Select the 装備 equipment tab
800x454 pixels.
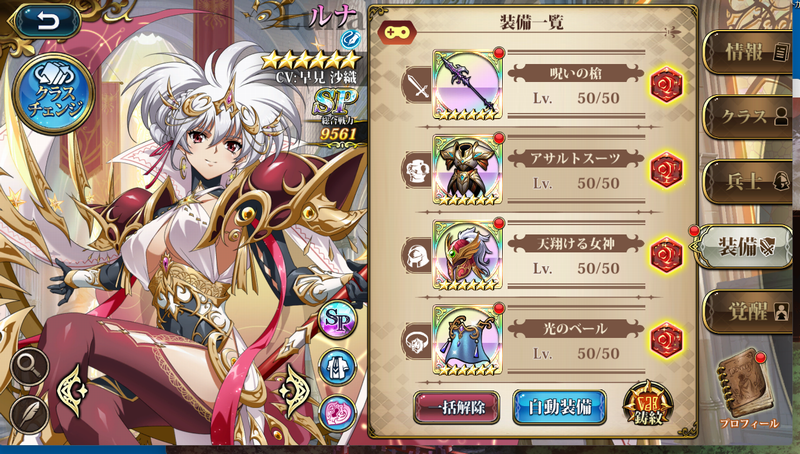pyautogui.click(x=748, y=246)
